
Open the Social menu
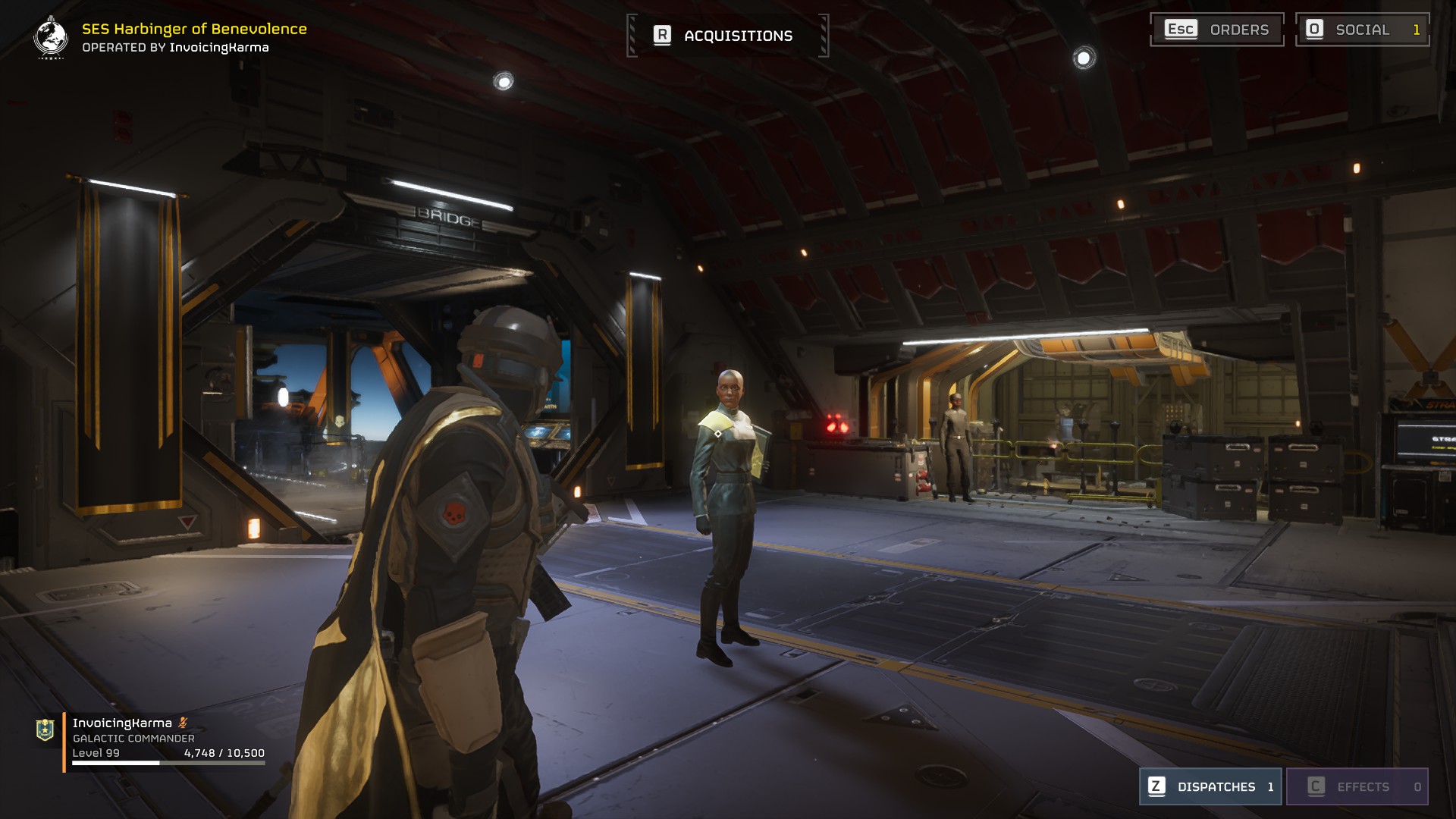point(1362,30)
